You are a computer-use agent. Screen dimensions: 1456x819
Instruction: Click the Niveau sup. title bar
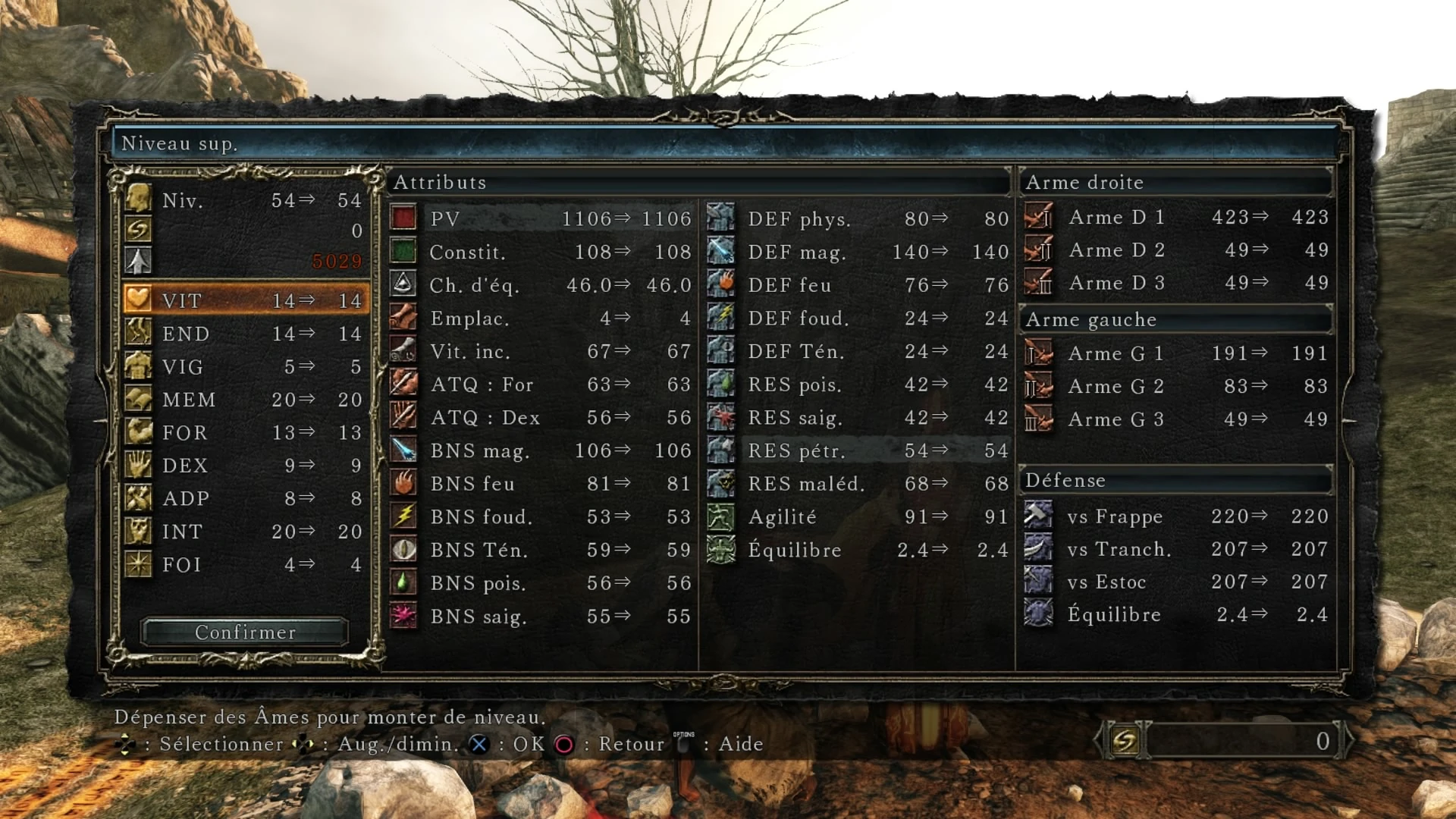[180, 143]
